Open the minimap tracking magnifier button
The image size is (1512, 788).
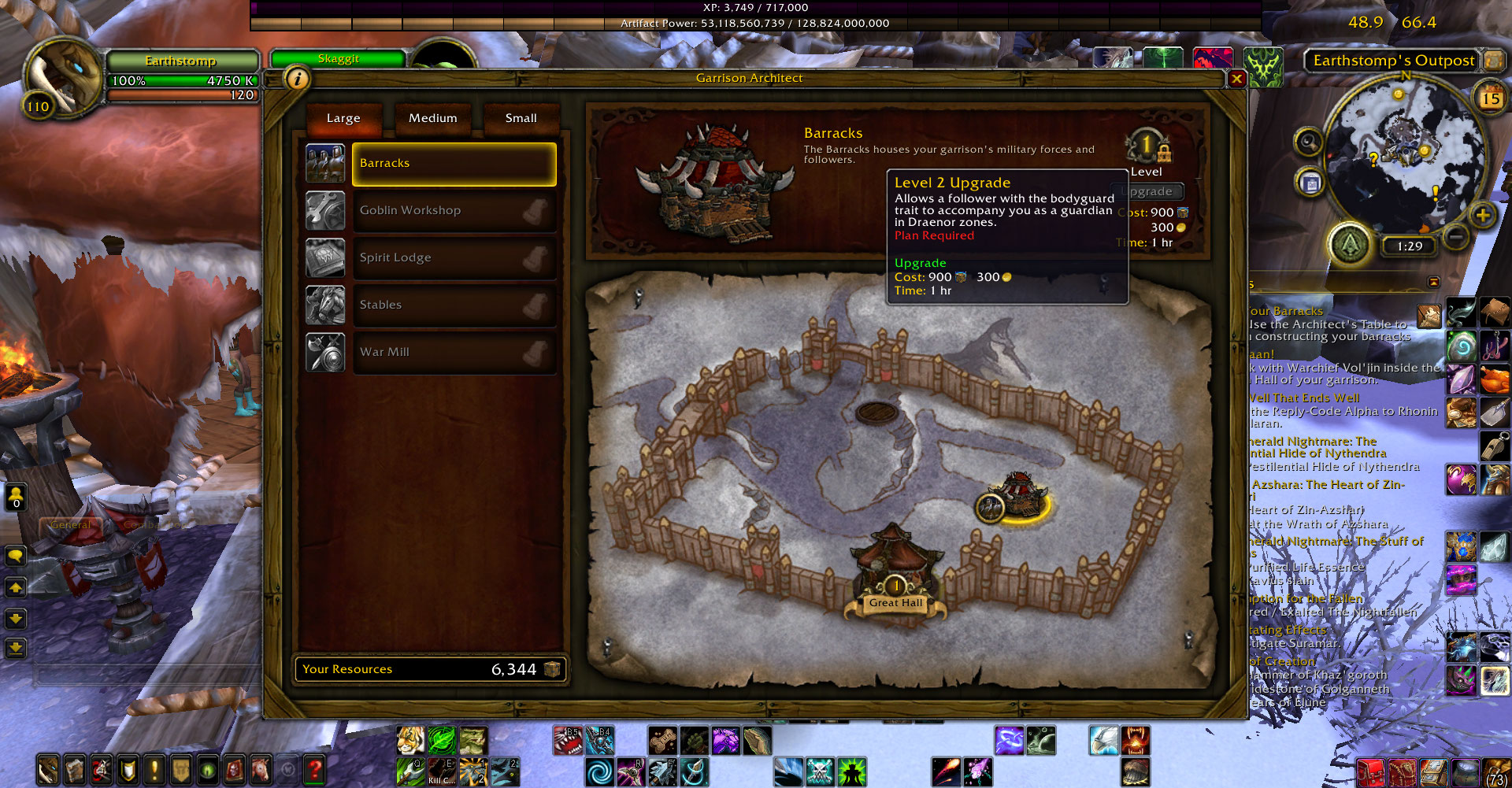pos(1308,142)
